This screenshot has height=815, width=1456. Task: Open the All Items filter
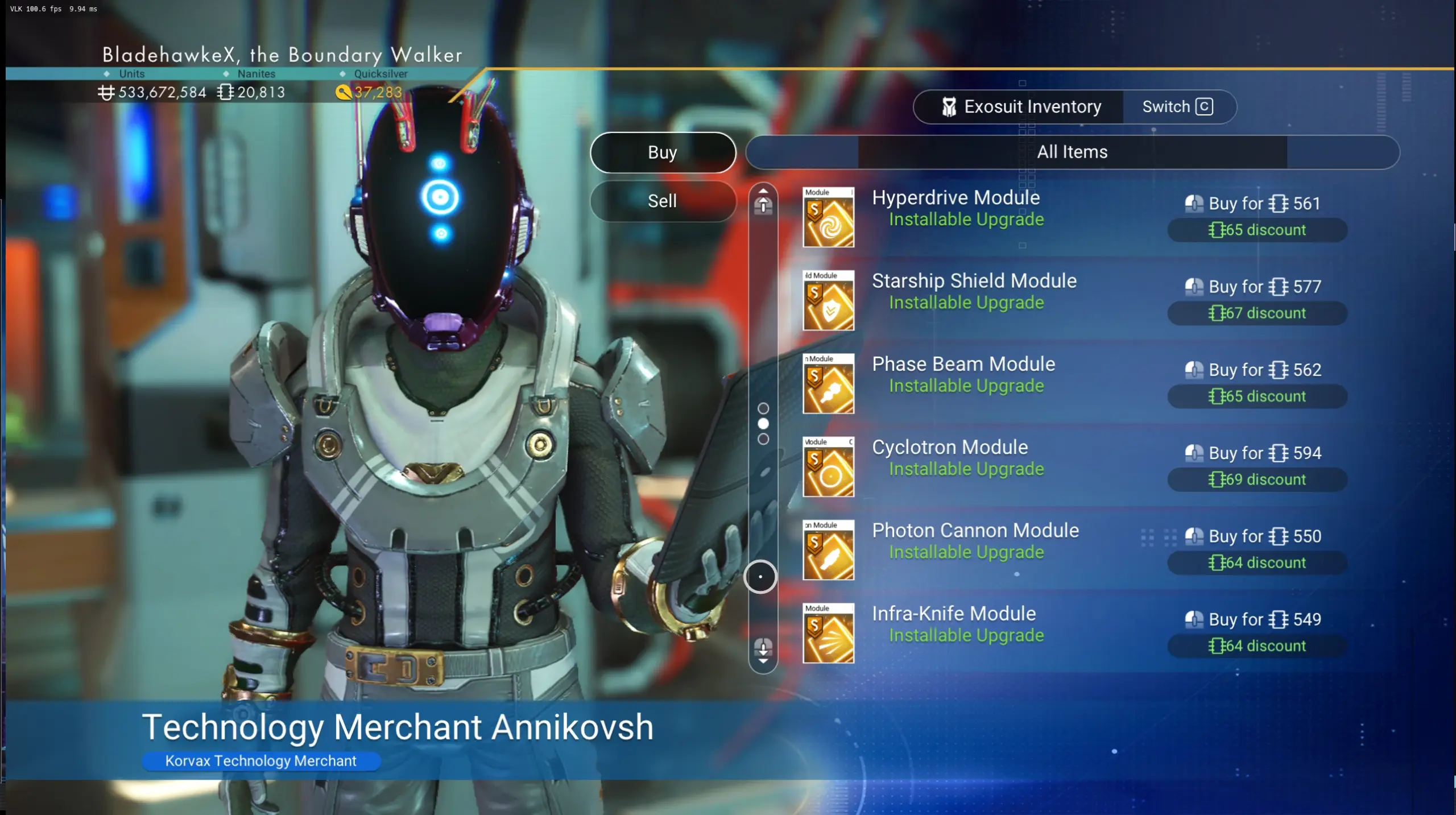pos(1072,152)
